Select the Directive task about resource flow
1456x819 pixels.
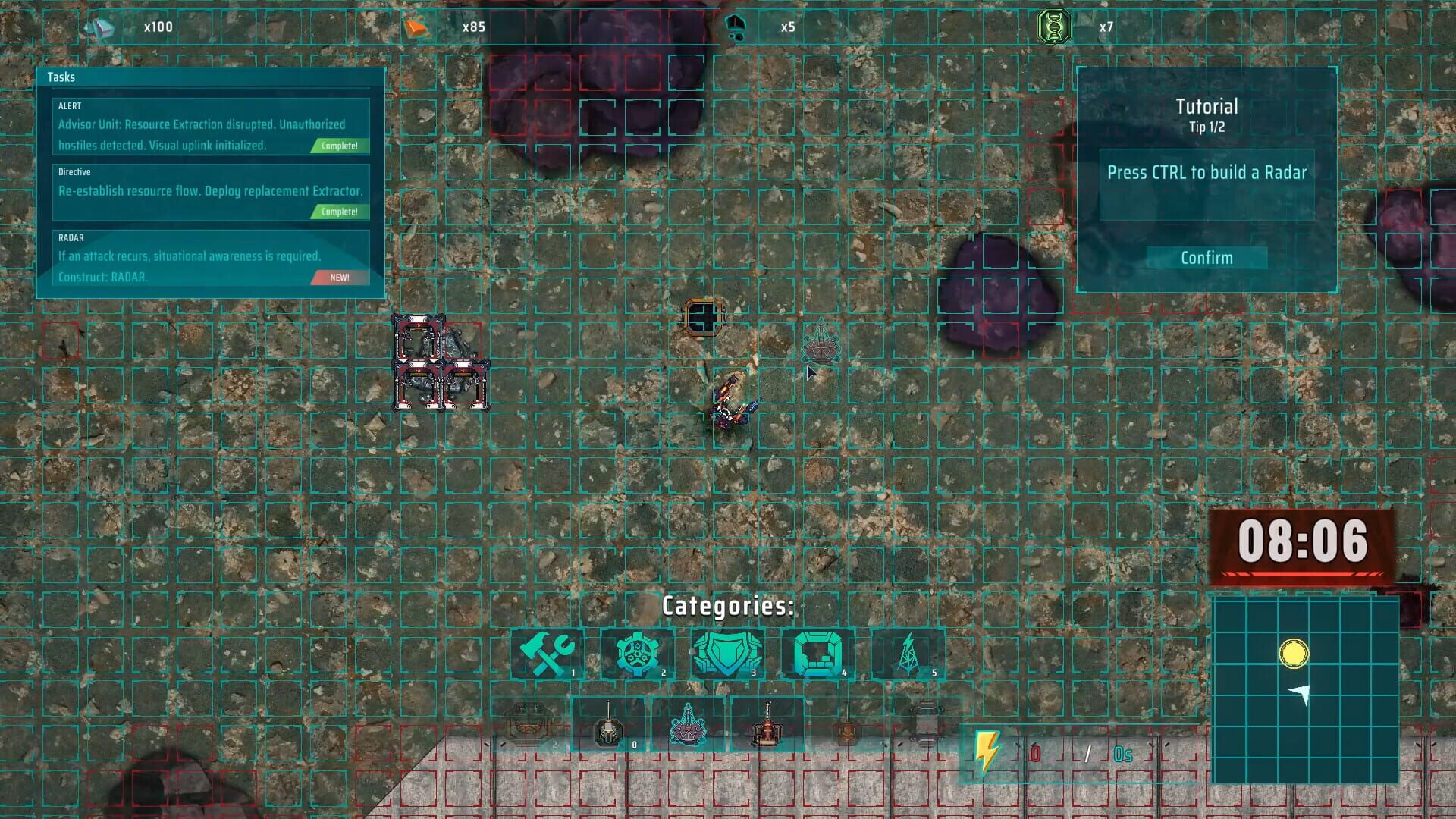(x=211, y=191)
